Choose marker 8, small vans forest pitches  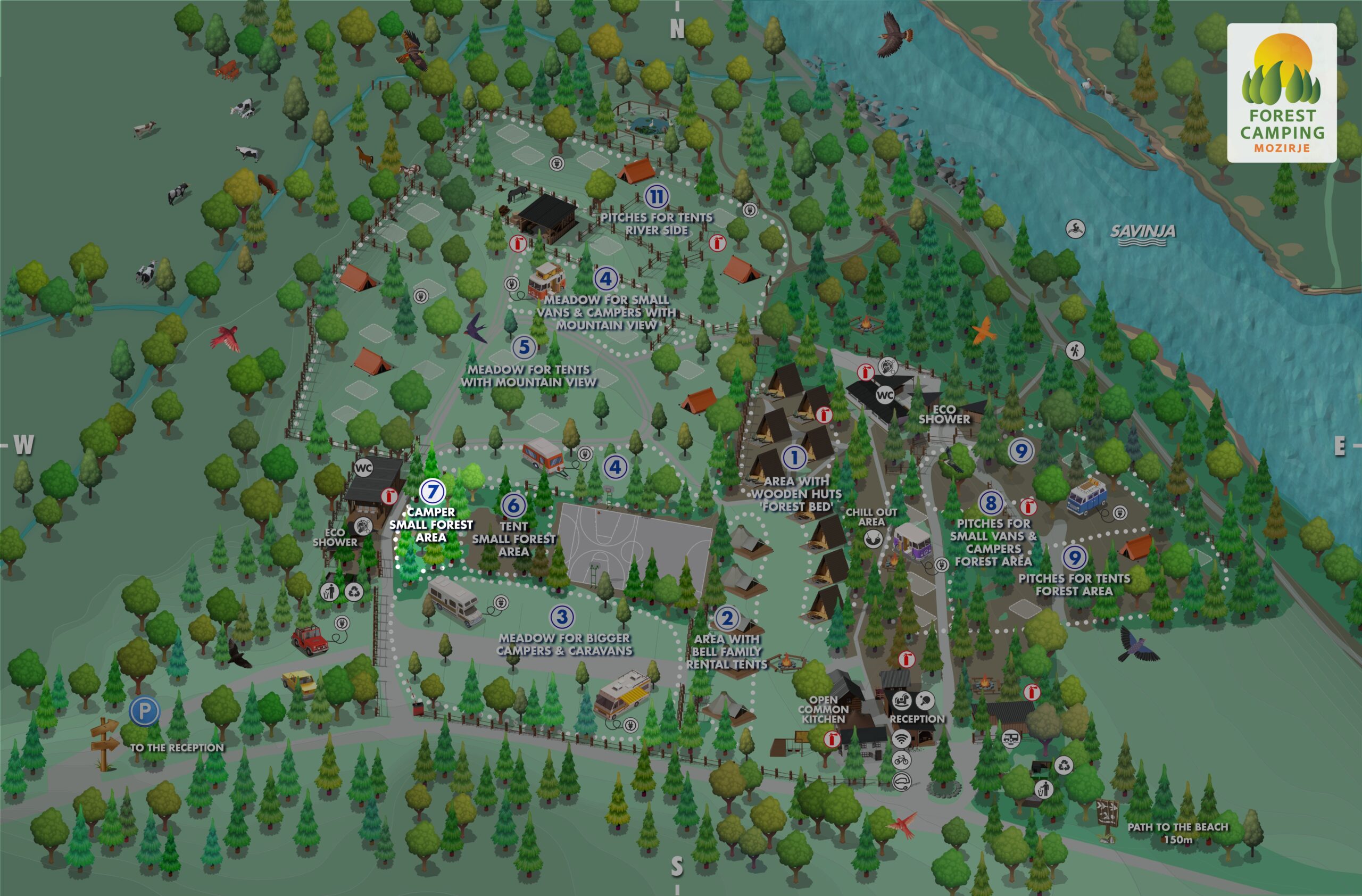click(x=991, y=503)
